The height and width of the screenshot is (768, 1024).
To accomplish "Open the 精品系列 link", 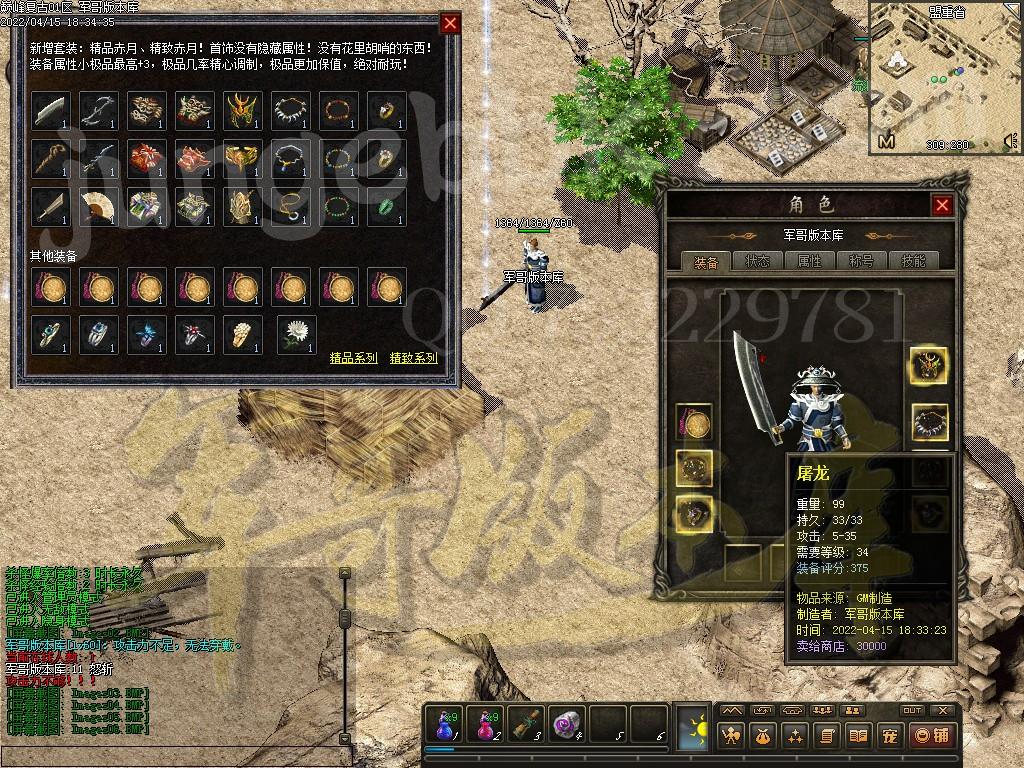I will [354, 357].
